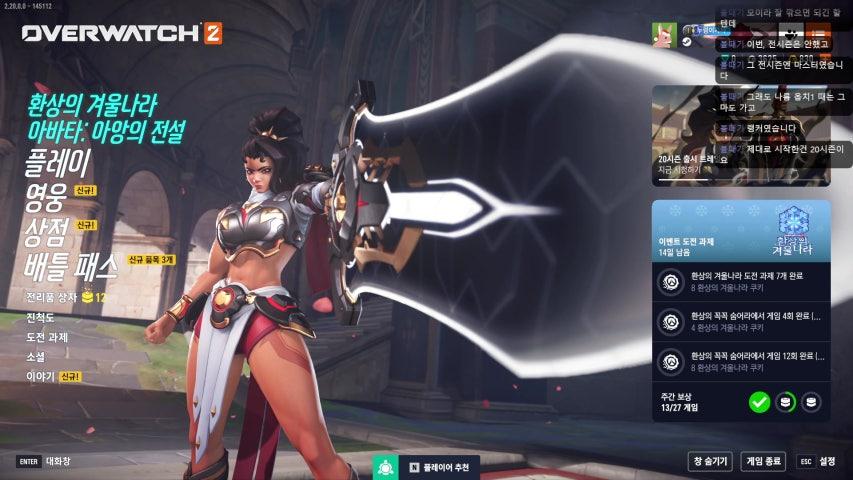Screen dimensions: 853x480
Task: Click the 게임 종료 (exit game) button
Action: click(763, 461)
